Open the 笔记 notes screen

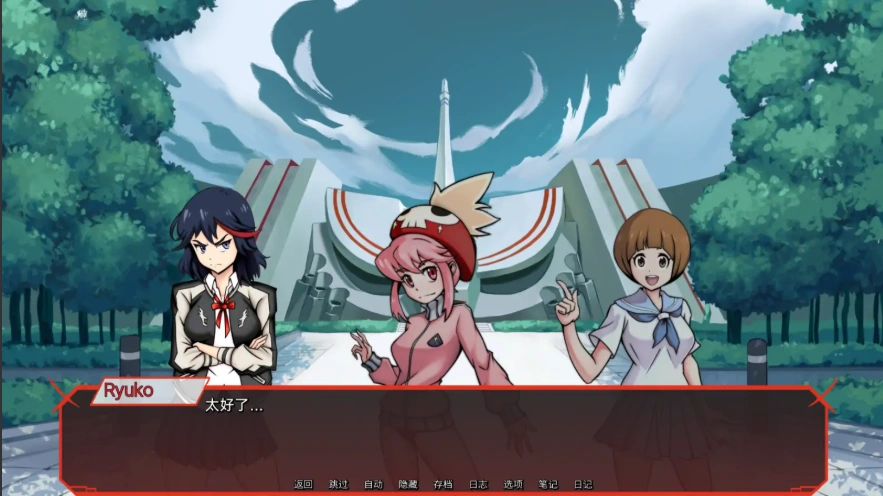[547, 484]
